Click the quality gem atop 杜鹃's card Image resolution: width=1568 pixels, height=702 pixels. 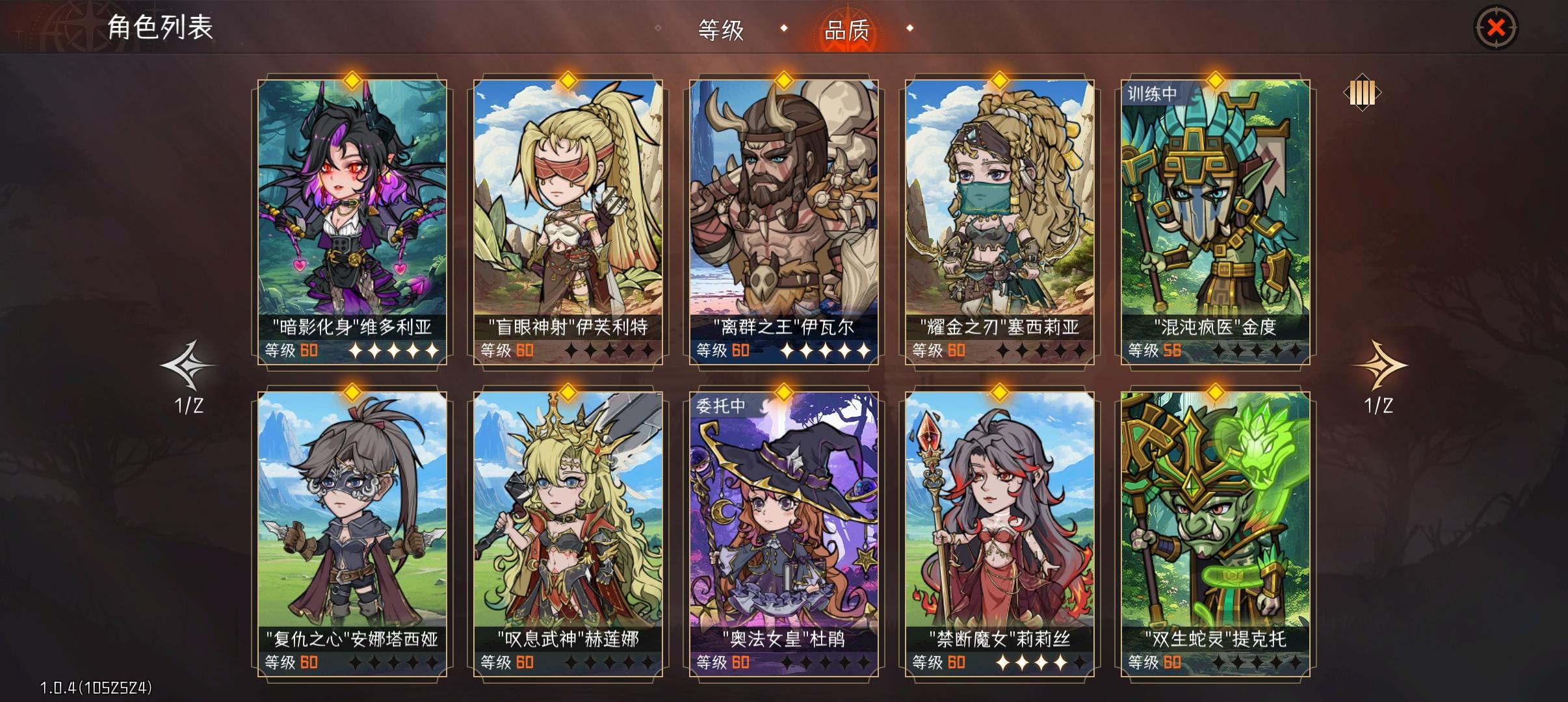(783, 392)
